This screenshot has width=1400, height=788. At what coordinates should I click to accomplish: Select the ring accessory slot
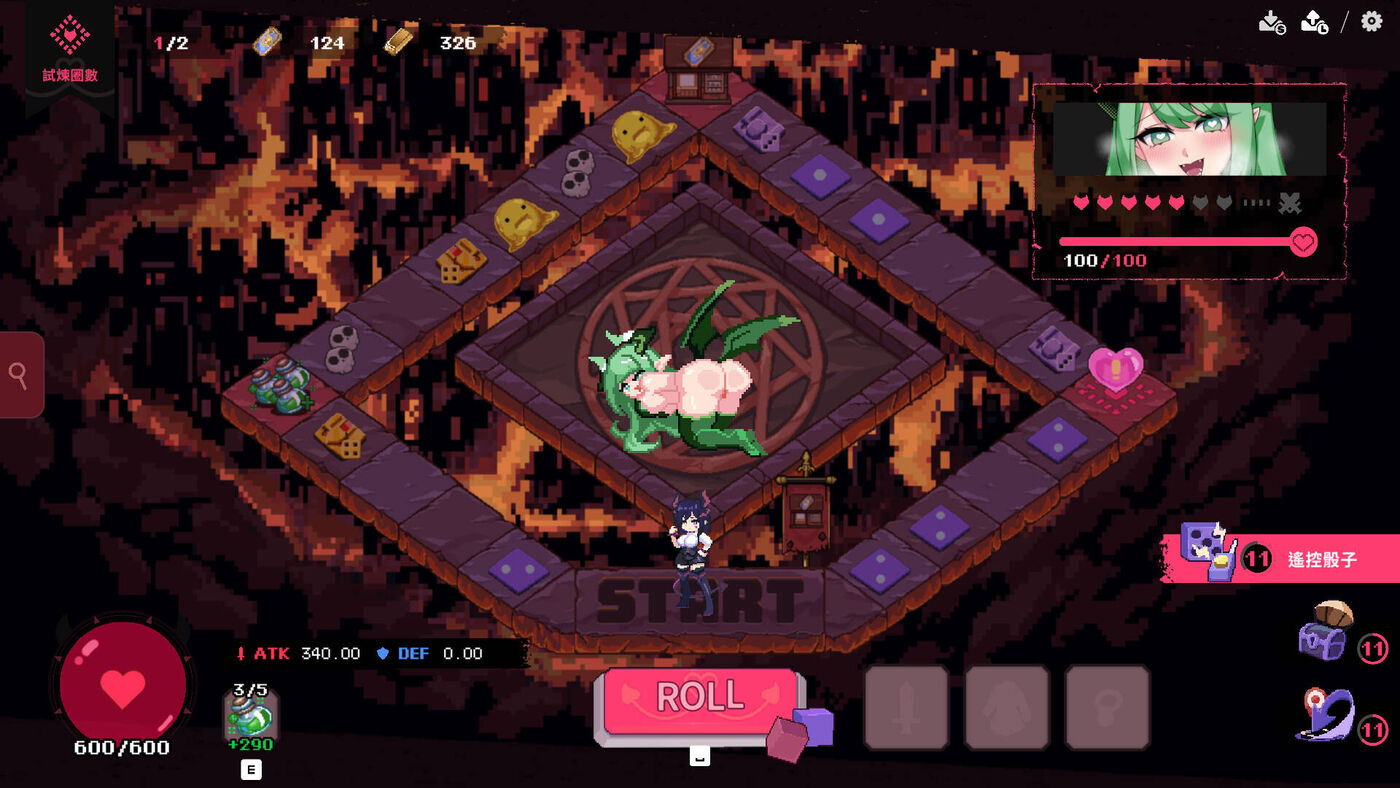[1107, 707]
